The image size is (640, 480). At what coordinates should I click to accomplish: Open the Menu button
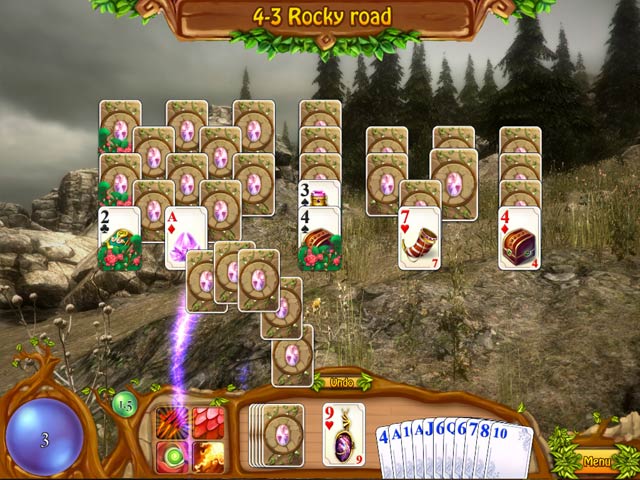(x=597, y=462)
